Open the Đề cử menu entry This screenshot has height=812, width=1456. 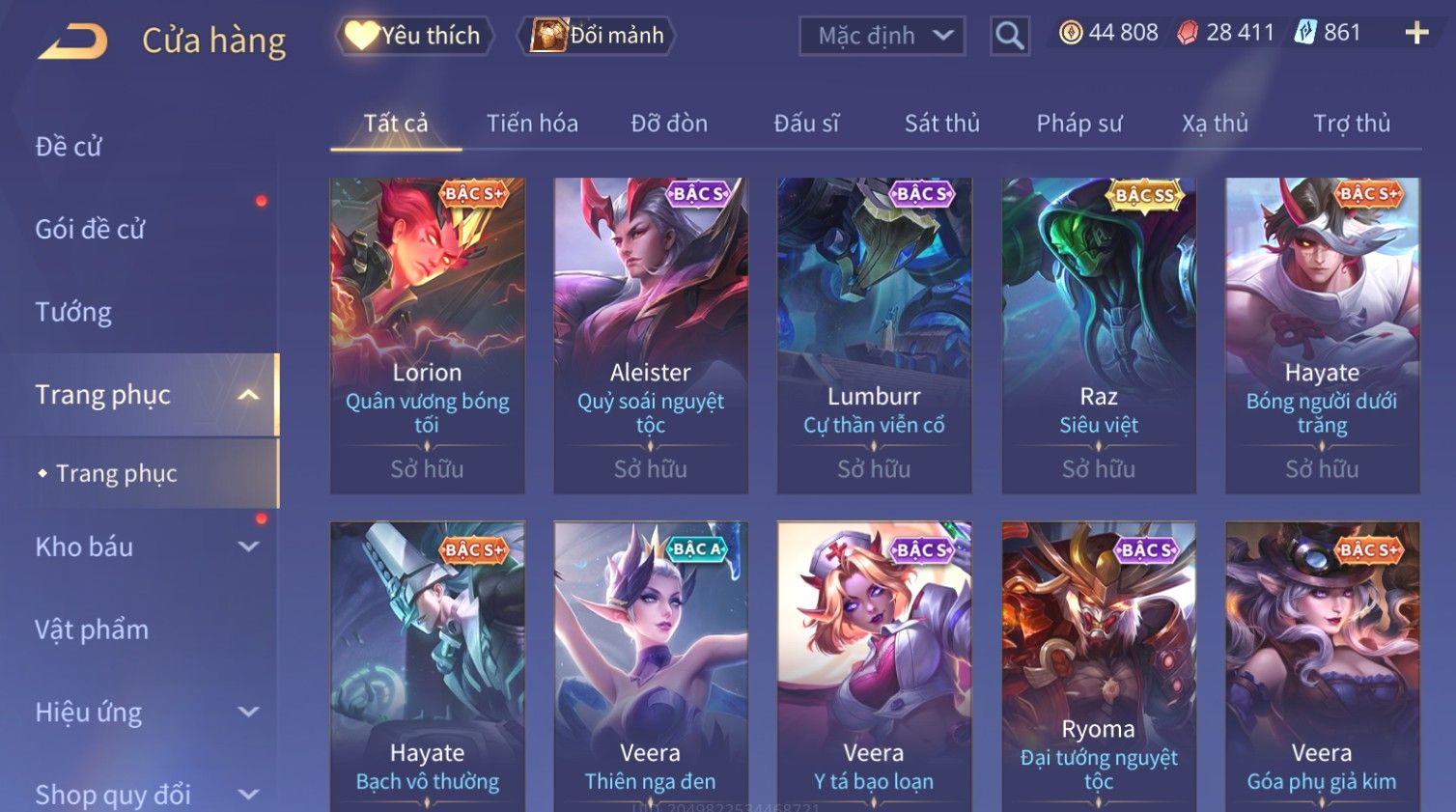69,147
